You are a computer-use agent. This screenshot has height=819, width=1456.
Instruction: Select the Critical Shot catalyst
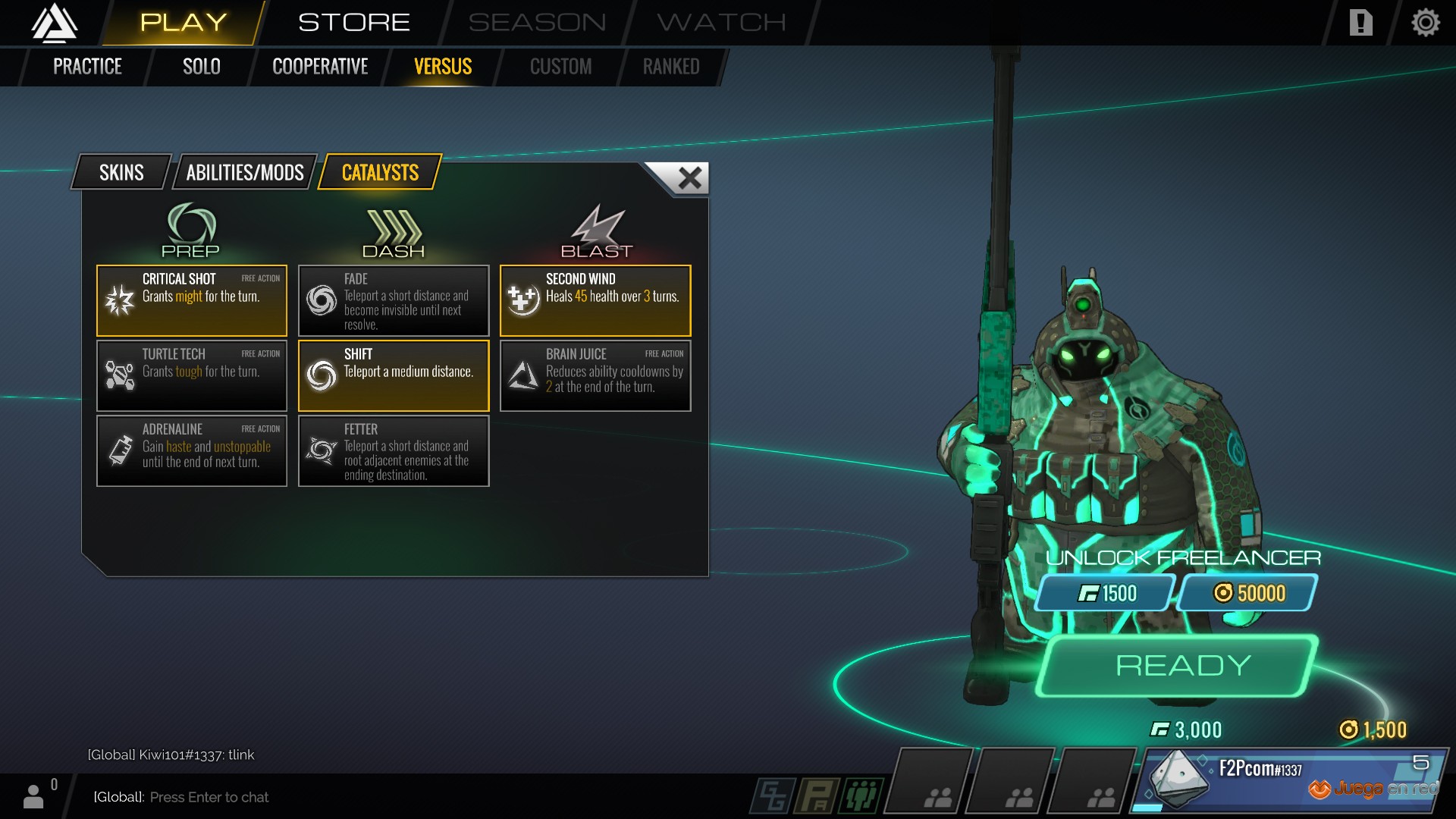point(192,300)
